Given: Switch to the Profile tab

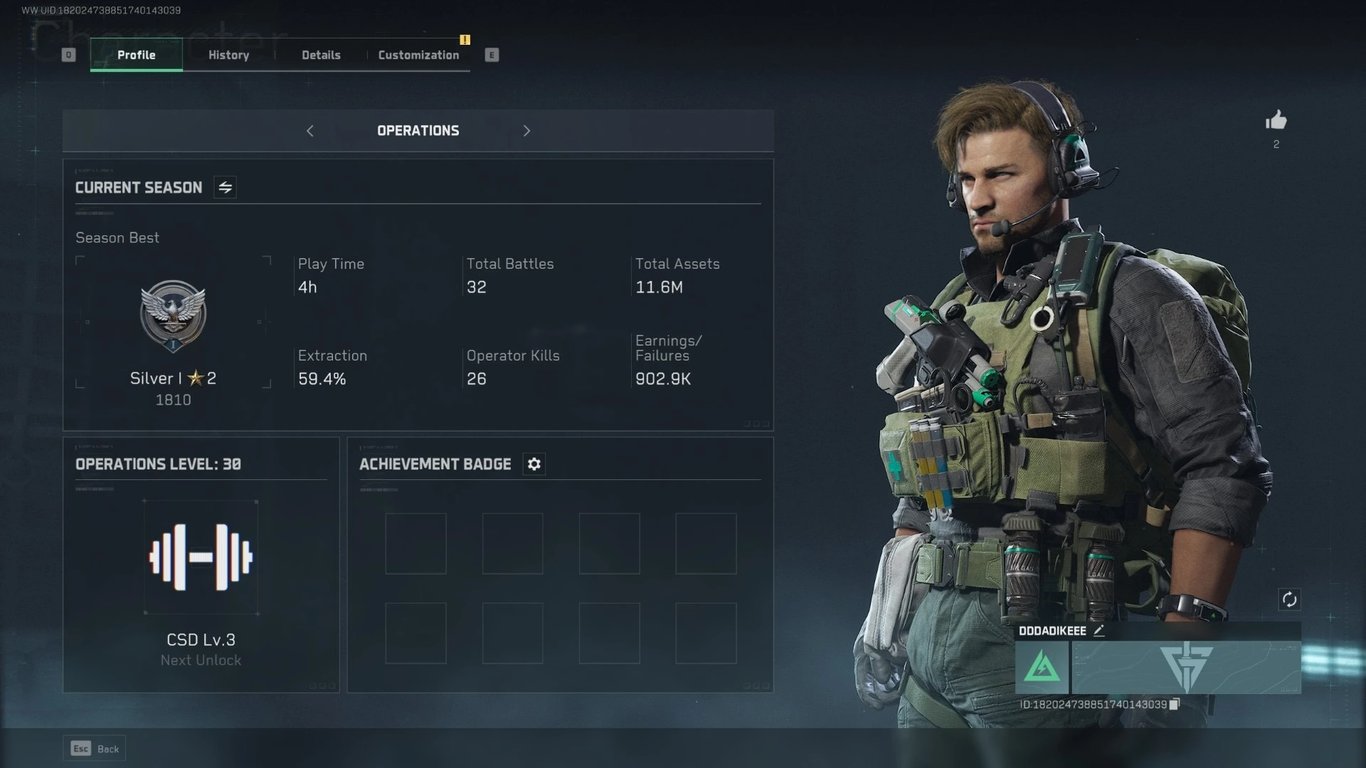Looking at the screenshot, I should [x=136, y=55].
